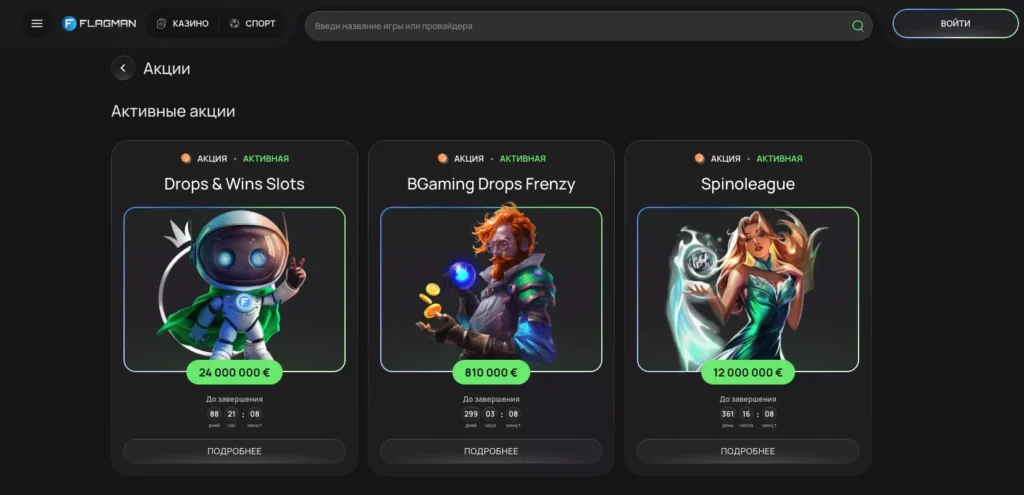Image resolution: width=1024 pixels, height=495 pixels.
Task: Open details for BGaming Drops Frenzy
Action: (x=491, y=451)
